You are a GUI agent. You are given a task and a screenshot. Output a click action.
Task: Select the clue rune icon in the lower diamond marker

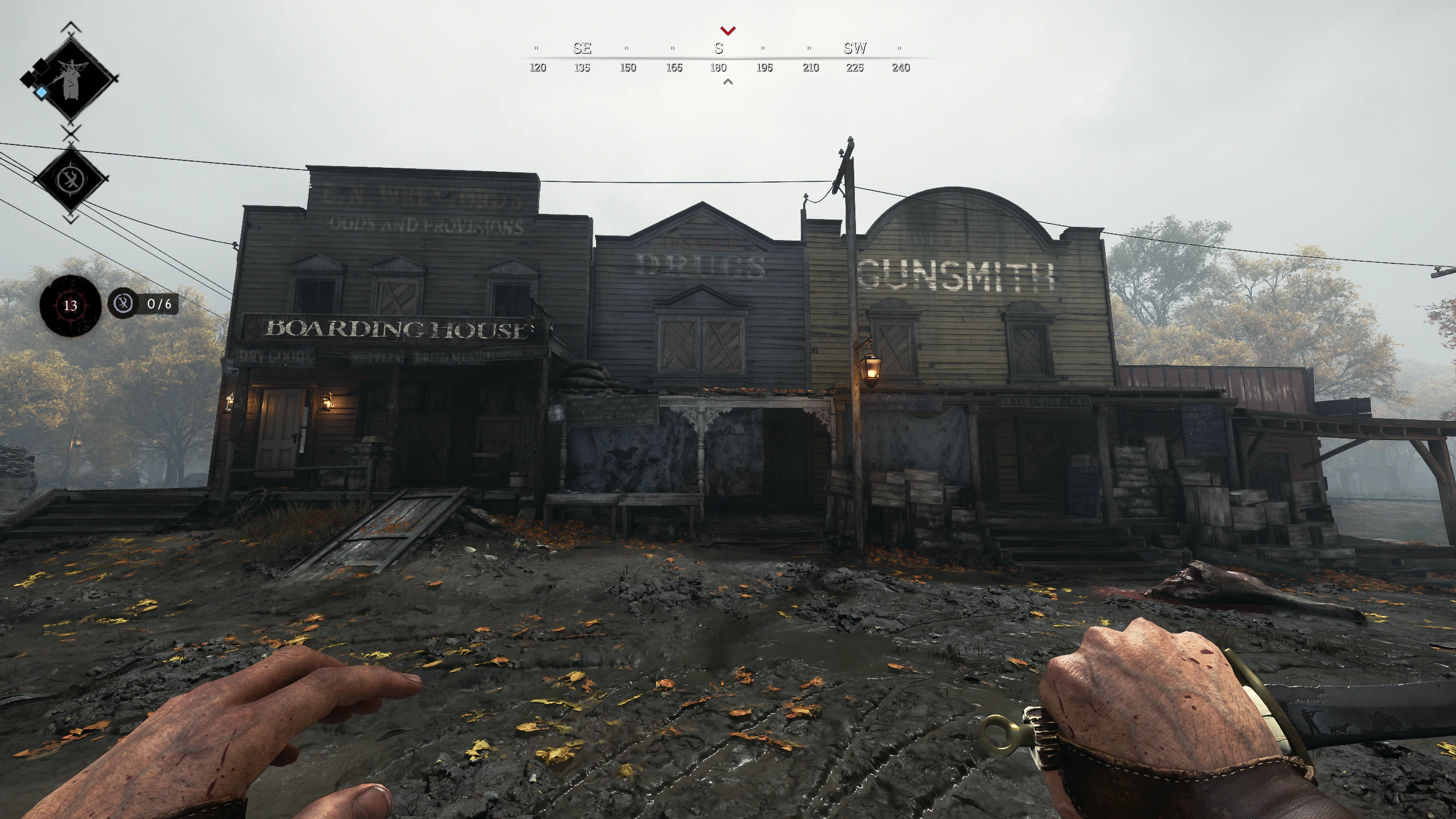(71, 179)
